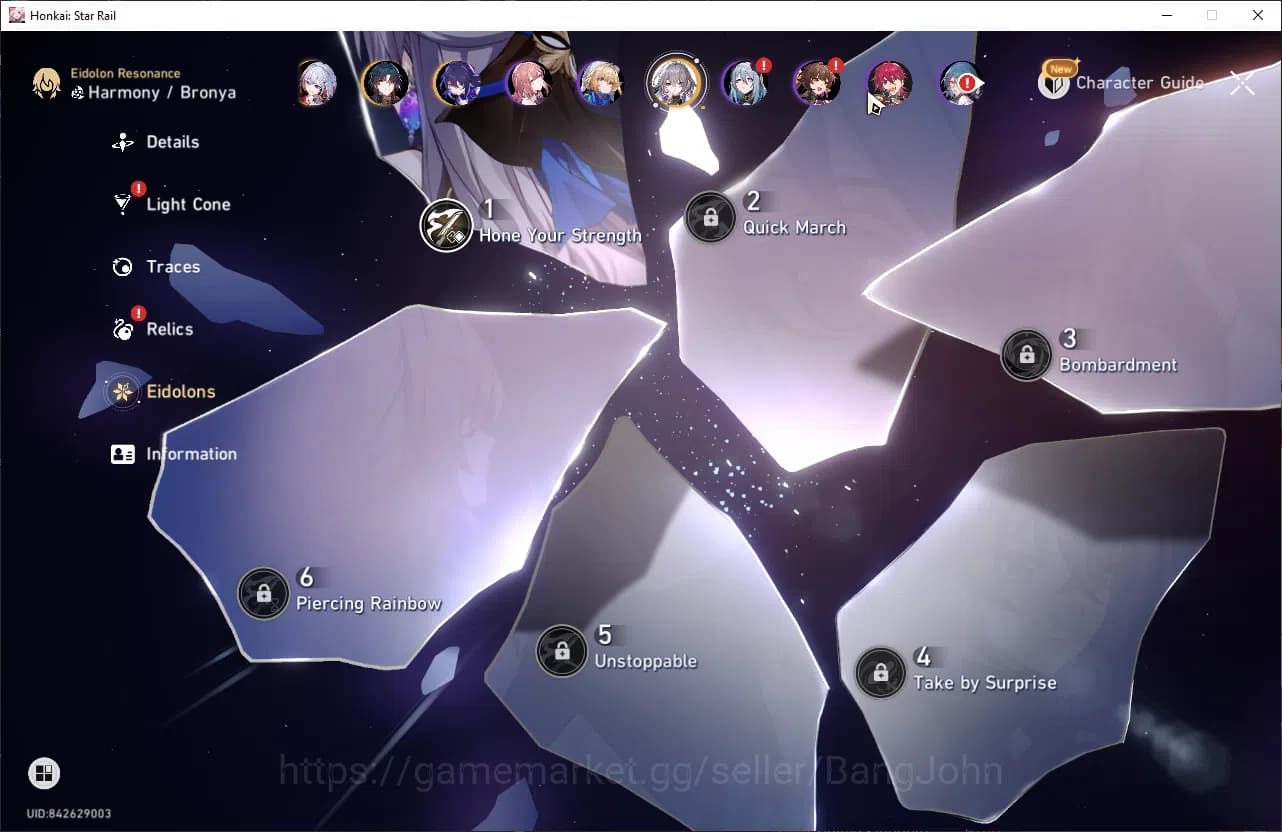Select the Eidolons sidebar icon
1282x832 pixels.
pyautogui.click(x=122, y=391)
